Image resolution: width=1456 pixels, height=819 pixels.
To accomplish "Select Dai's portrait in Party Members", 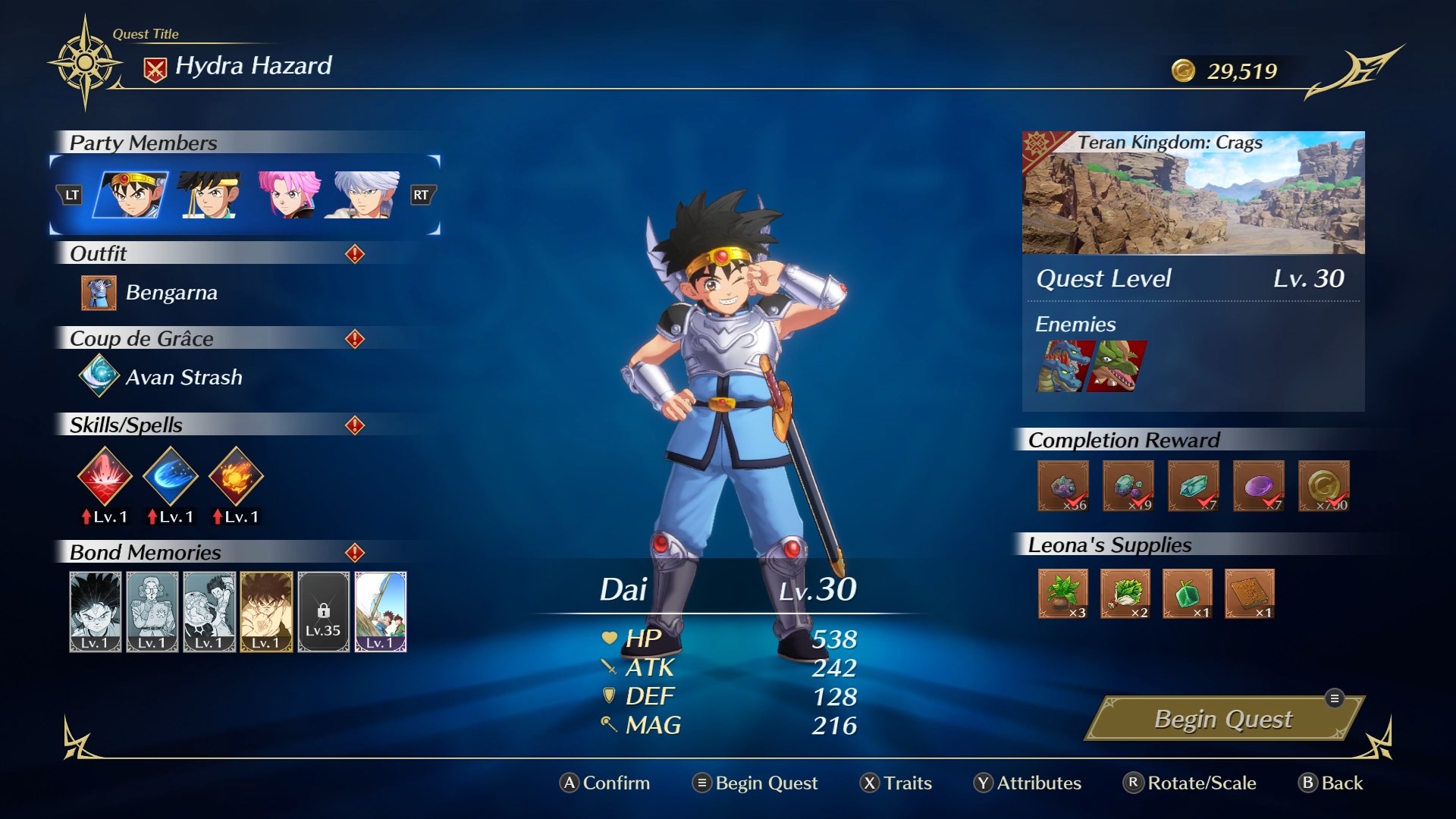I will coord(131,195).
